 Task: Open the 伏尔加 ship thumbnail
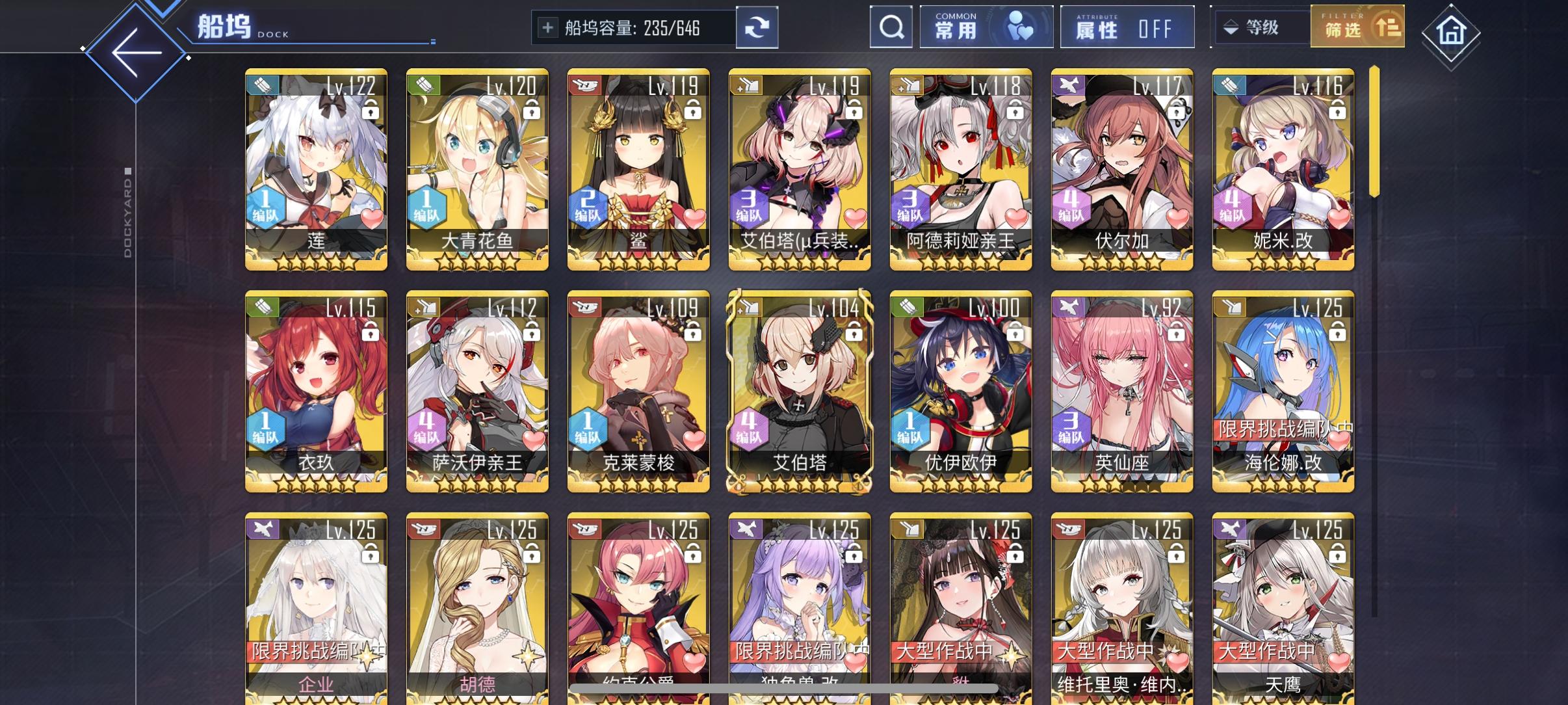click(x=1121, y=169)
